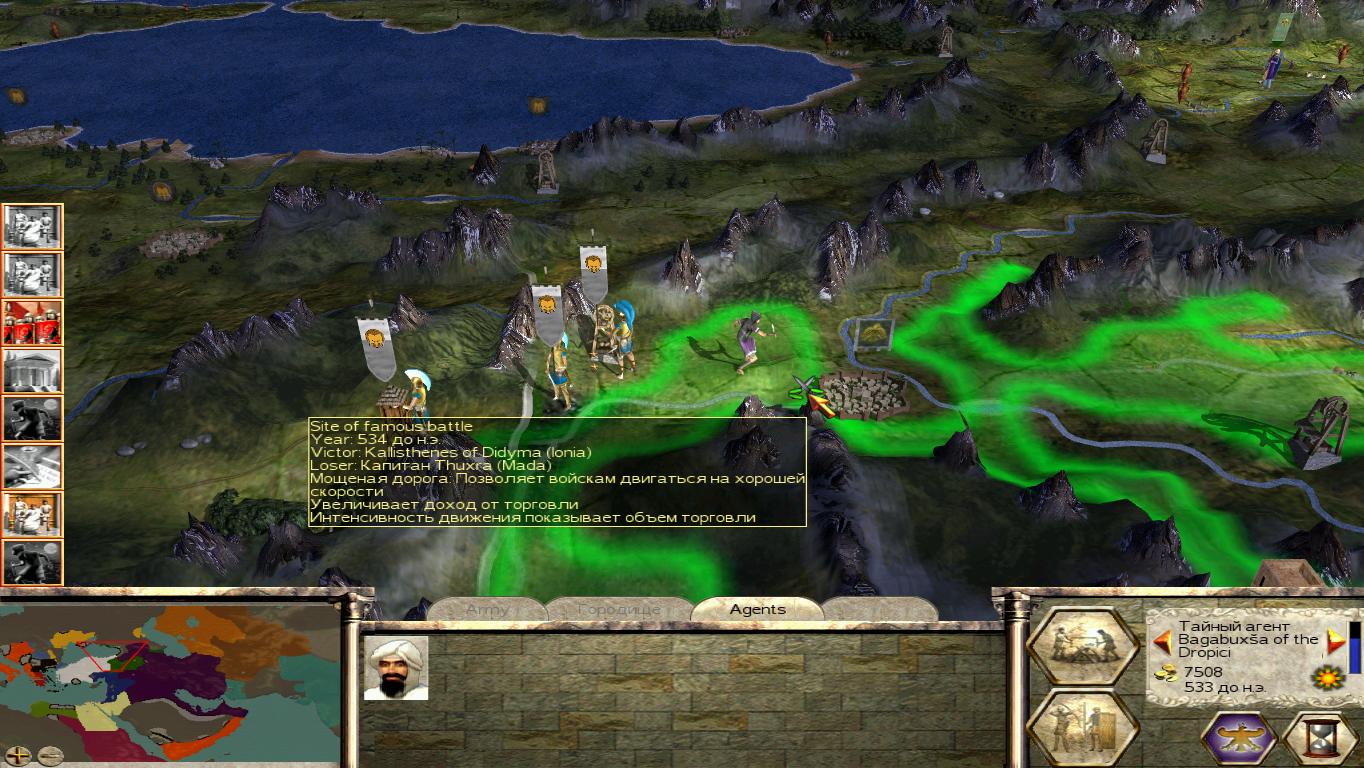Open the recruitment menu with archer icon
Screen dimensions: 1364x768
click(x=1082, y=727)
